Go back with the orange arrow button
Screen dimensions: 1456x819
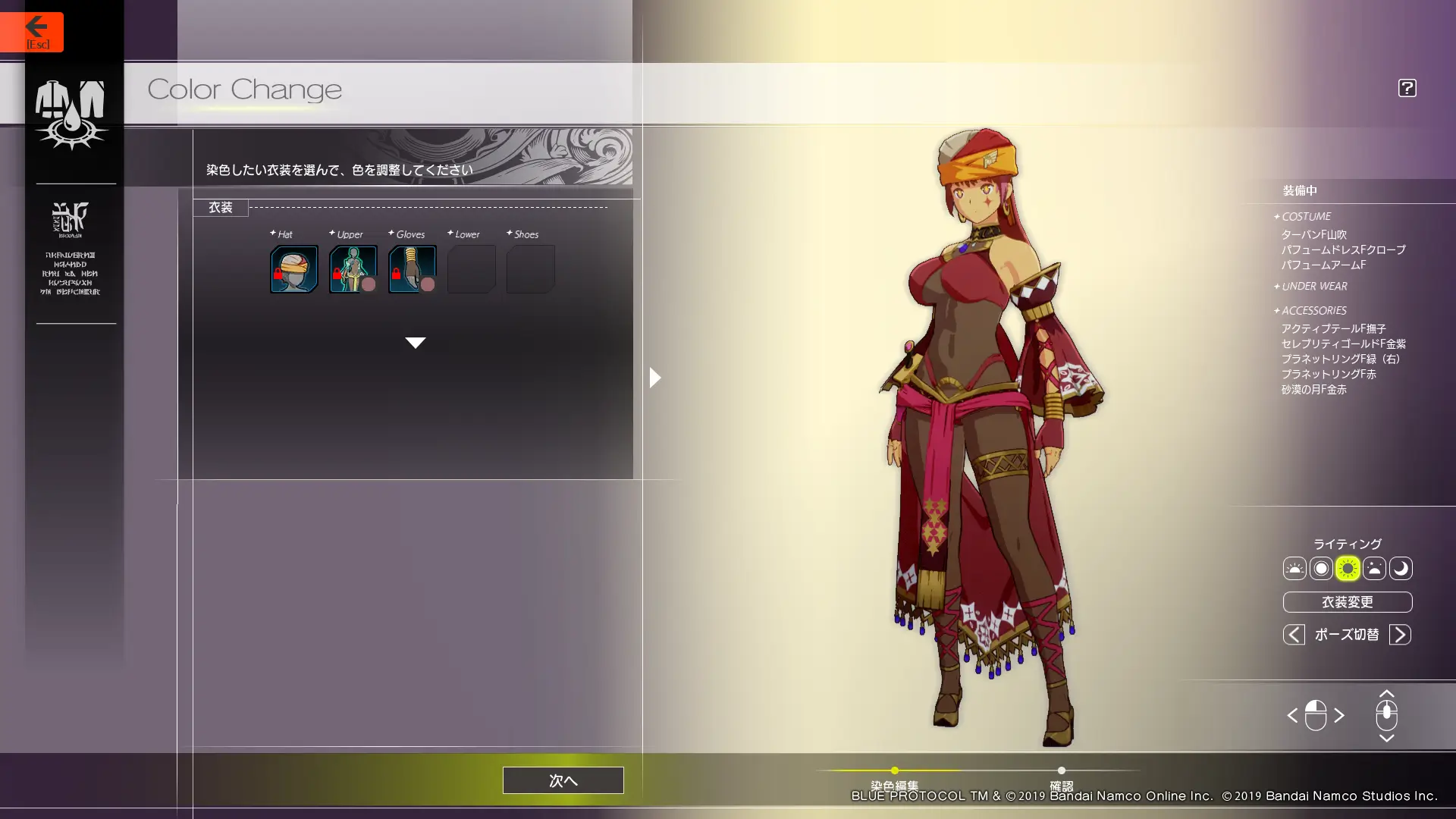click(32, 32)
